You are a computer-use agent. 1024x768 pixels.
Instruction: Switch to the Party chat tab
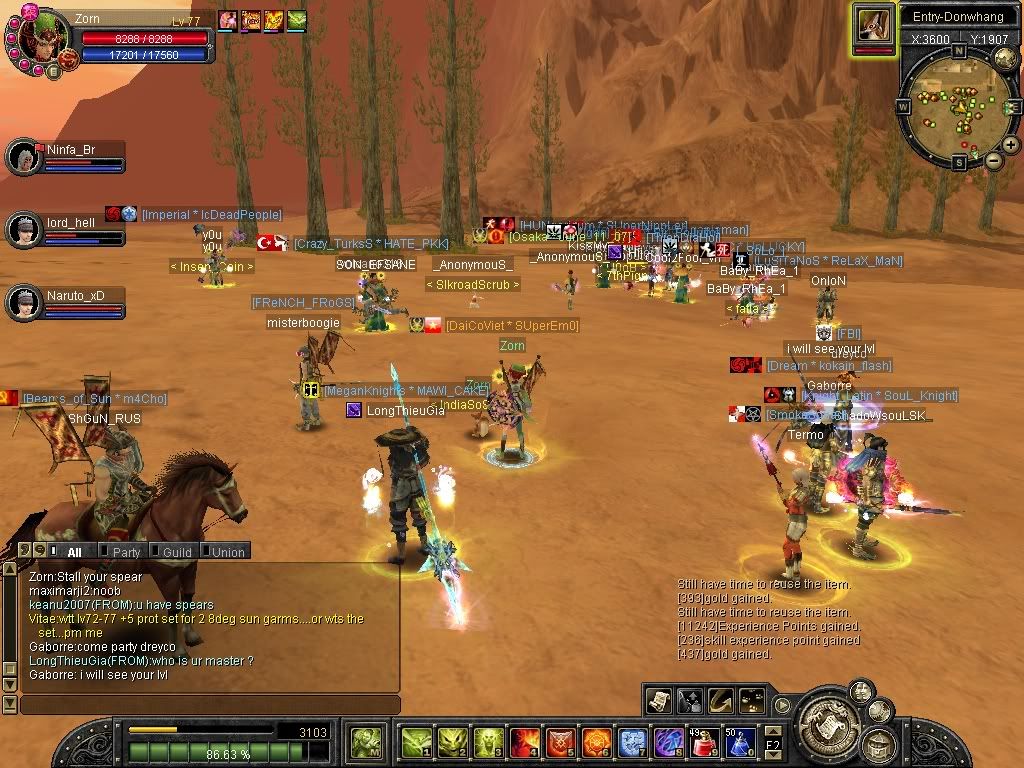[126, 551]
